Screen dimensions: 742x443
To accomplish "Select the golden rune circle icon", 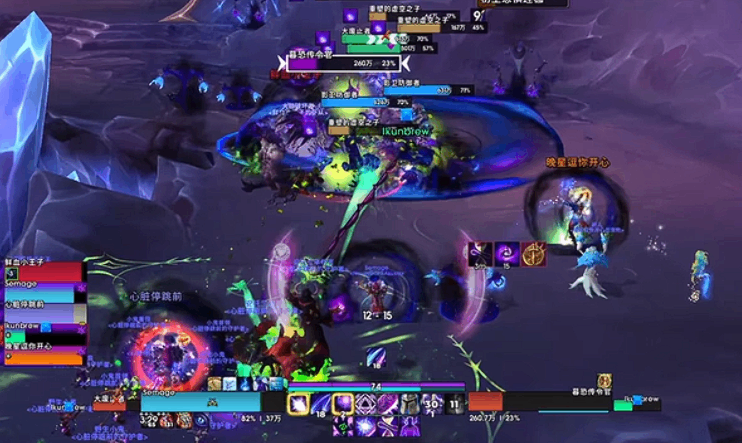I will 534,254.
